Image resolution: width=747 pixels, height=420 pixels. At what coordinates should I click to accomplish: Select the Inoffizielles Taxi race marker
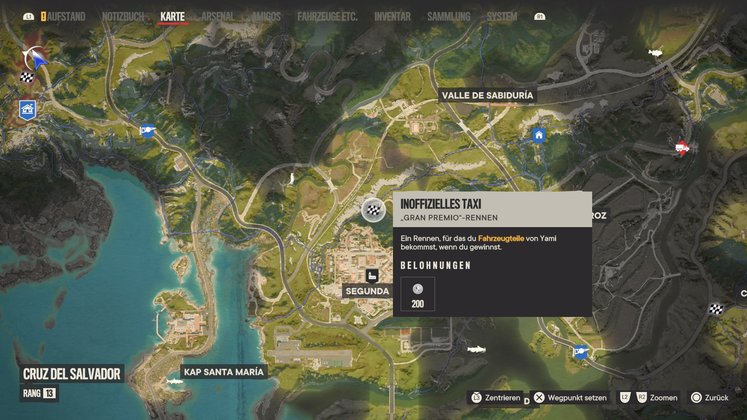(373, 210)
